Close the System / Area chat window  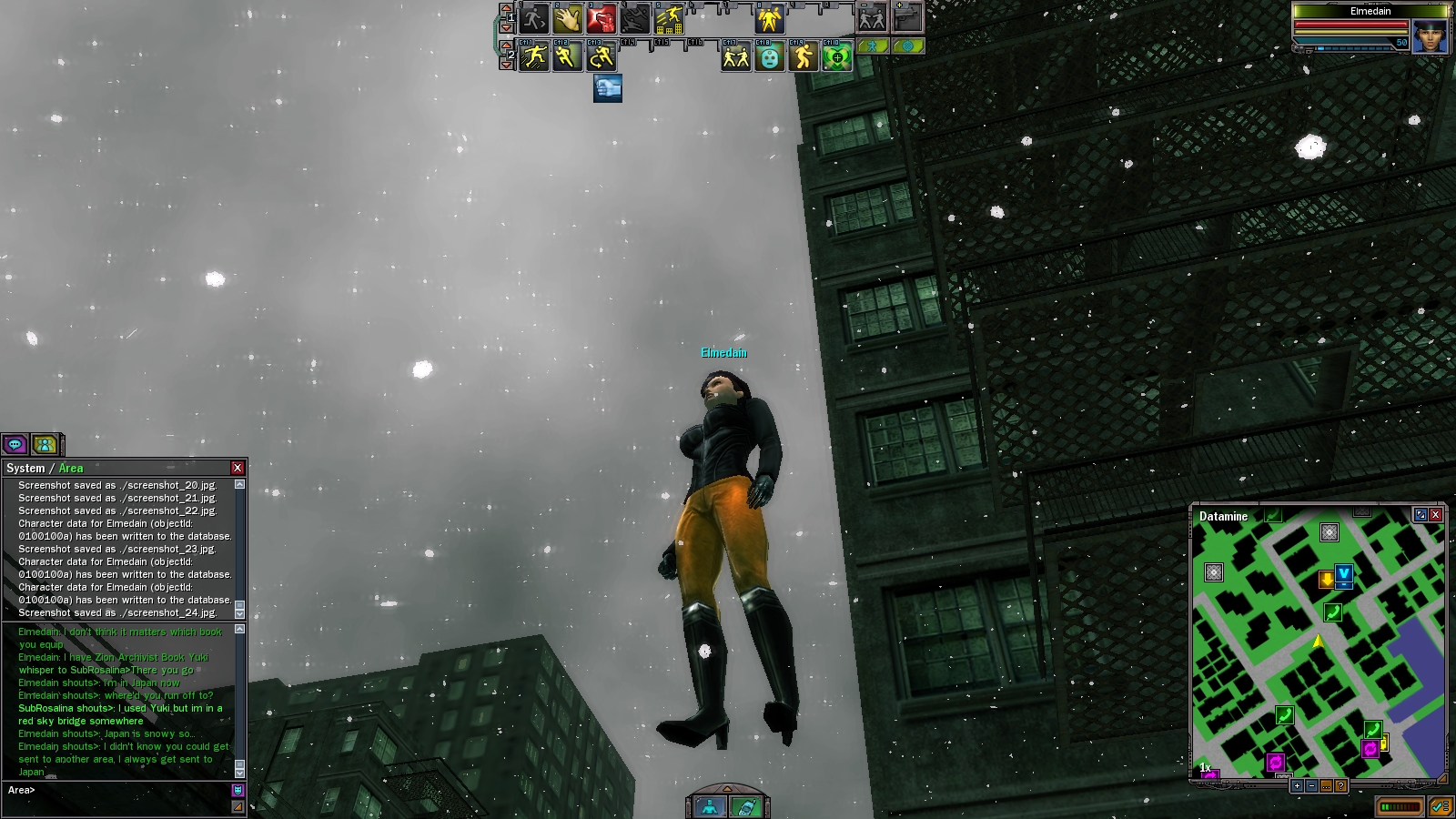[x=238, y=468]
